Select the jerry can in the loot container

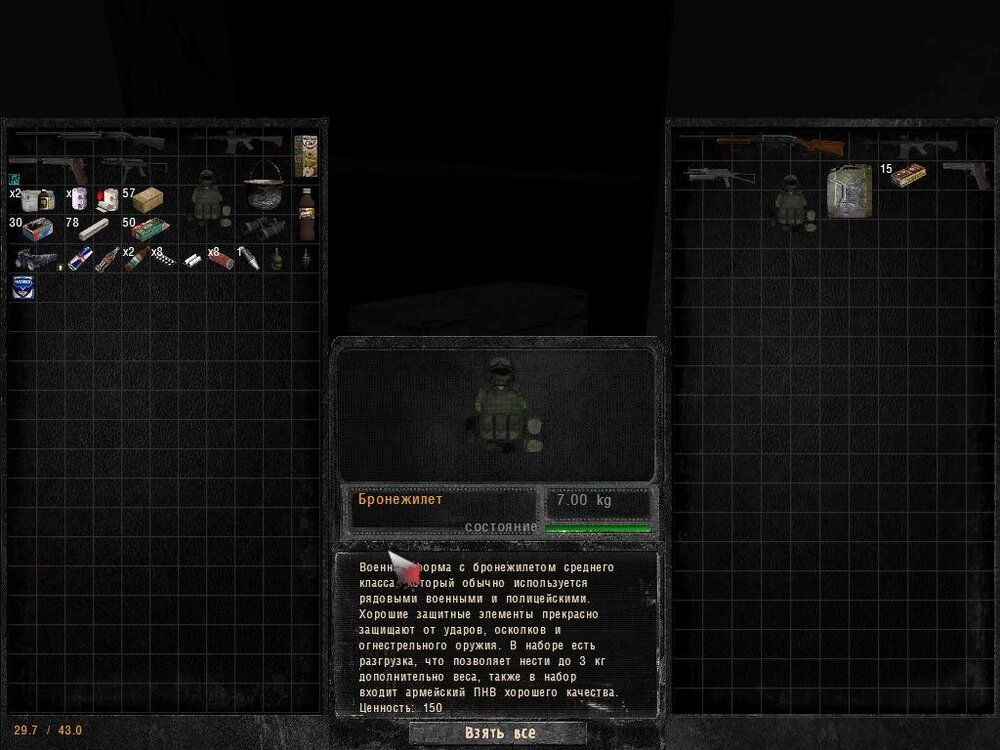click(848, 192)
